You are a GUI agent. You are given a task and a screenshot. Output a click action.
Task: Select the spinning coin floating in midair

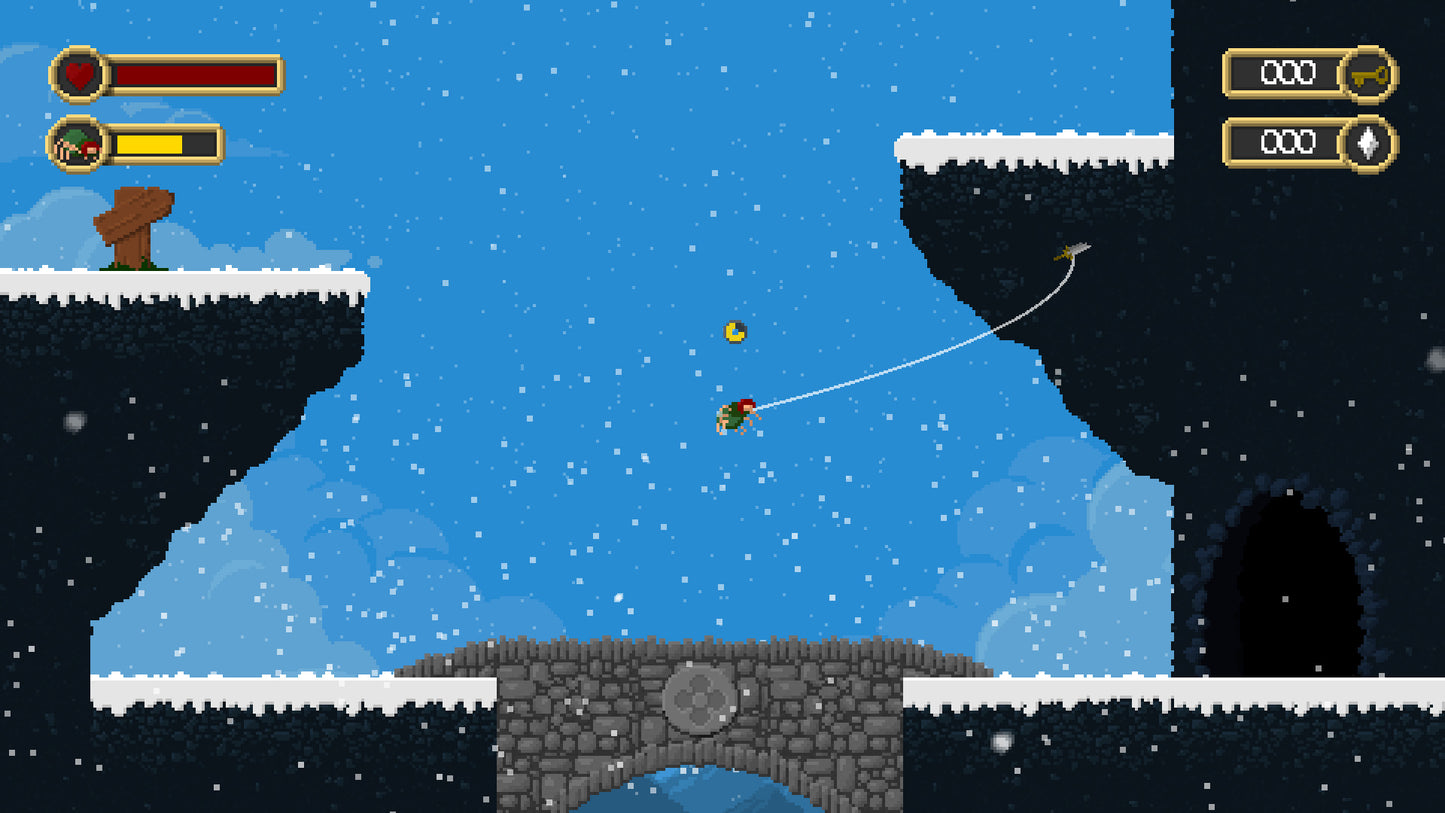tap(732, 332)
